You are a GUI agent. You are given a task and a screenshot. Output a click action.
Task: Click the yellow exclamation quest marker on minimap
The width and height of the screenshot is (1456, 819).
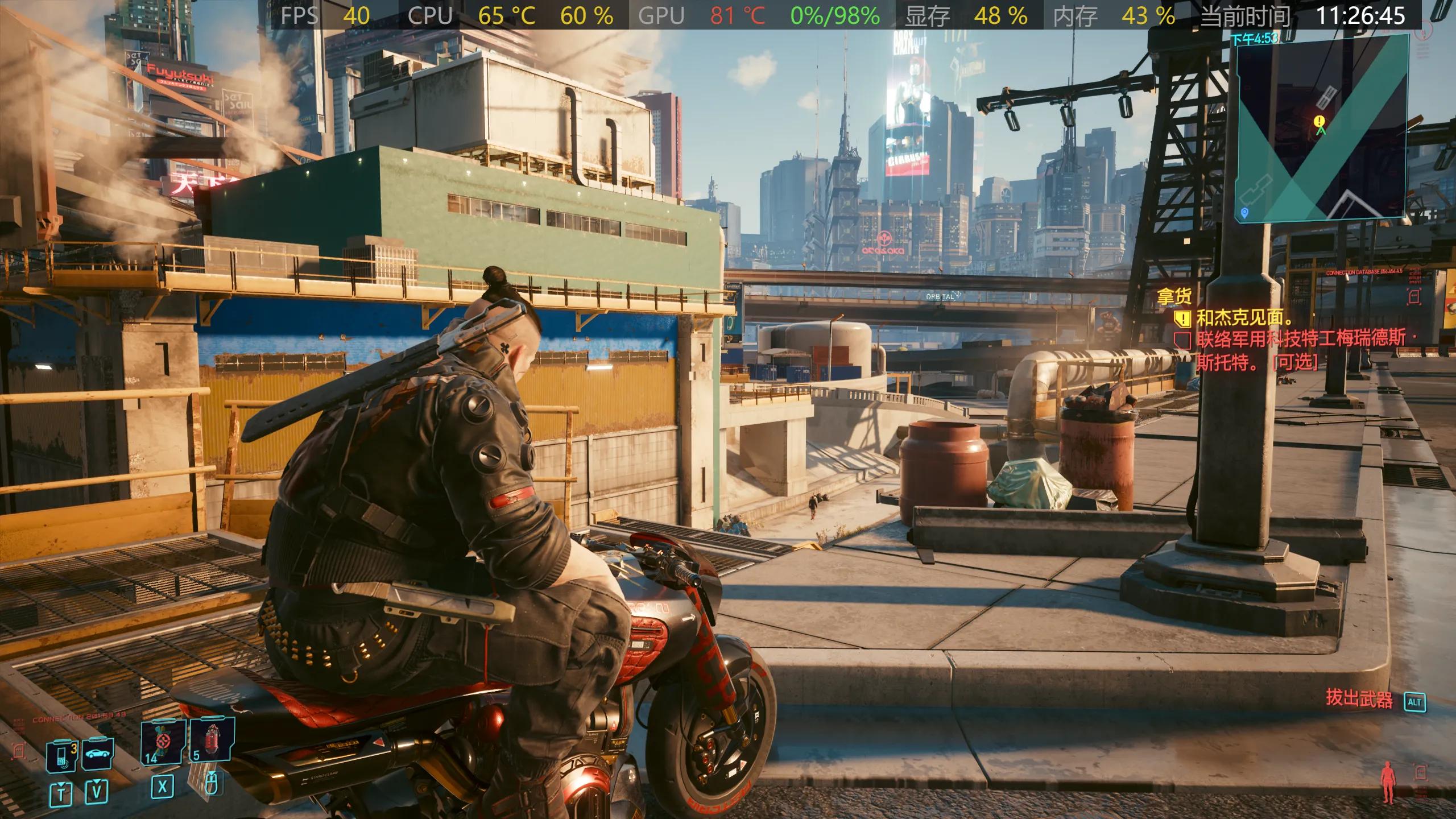pyautogui.click(x=1319, y=121)
